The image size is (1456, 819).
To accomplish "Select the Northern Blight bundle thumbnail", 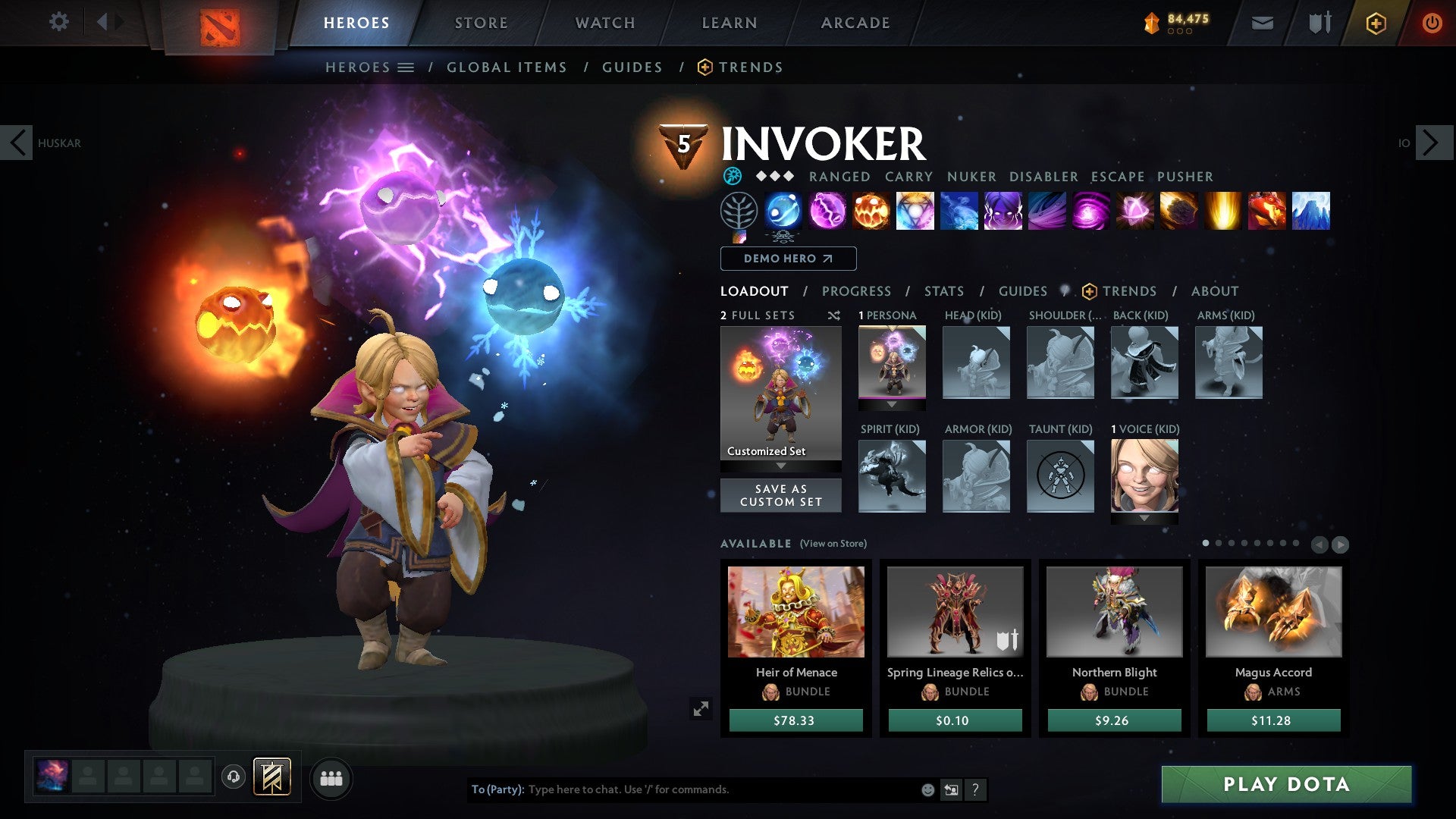I will (1113, 611).
